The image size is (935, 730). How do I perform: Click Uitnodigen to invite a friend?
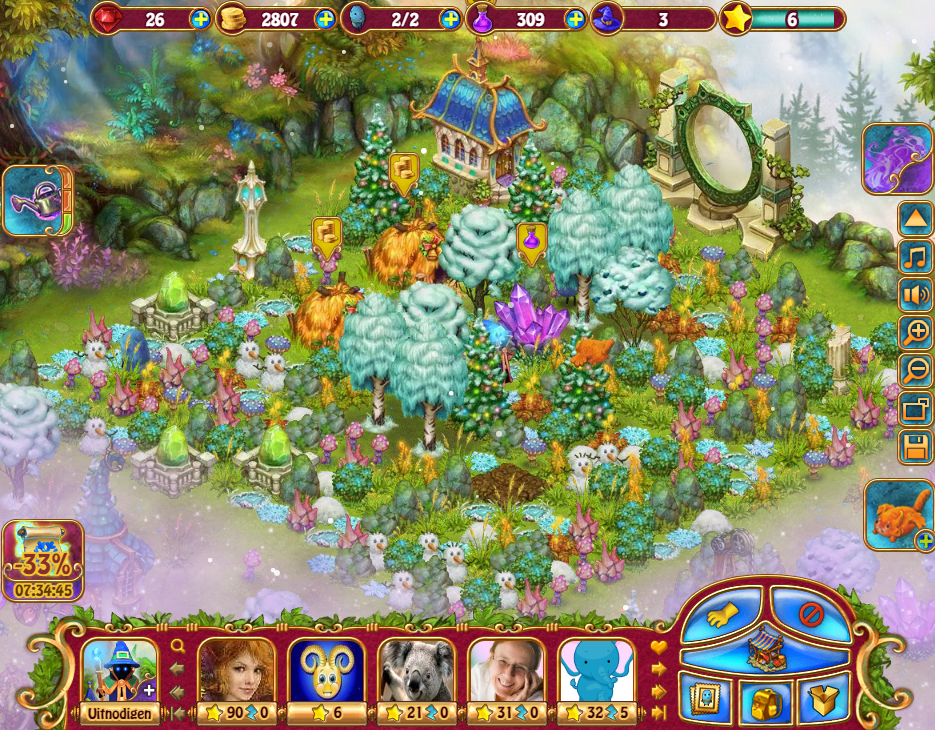[119, 713]
